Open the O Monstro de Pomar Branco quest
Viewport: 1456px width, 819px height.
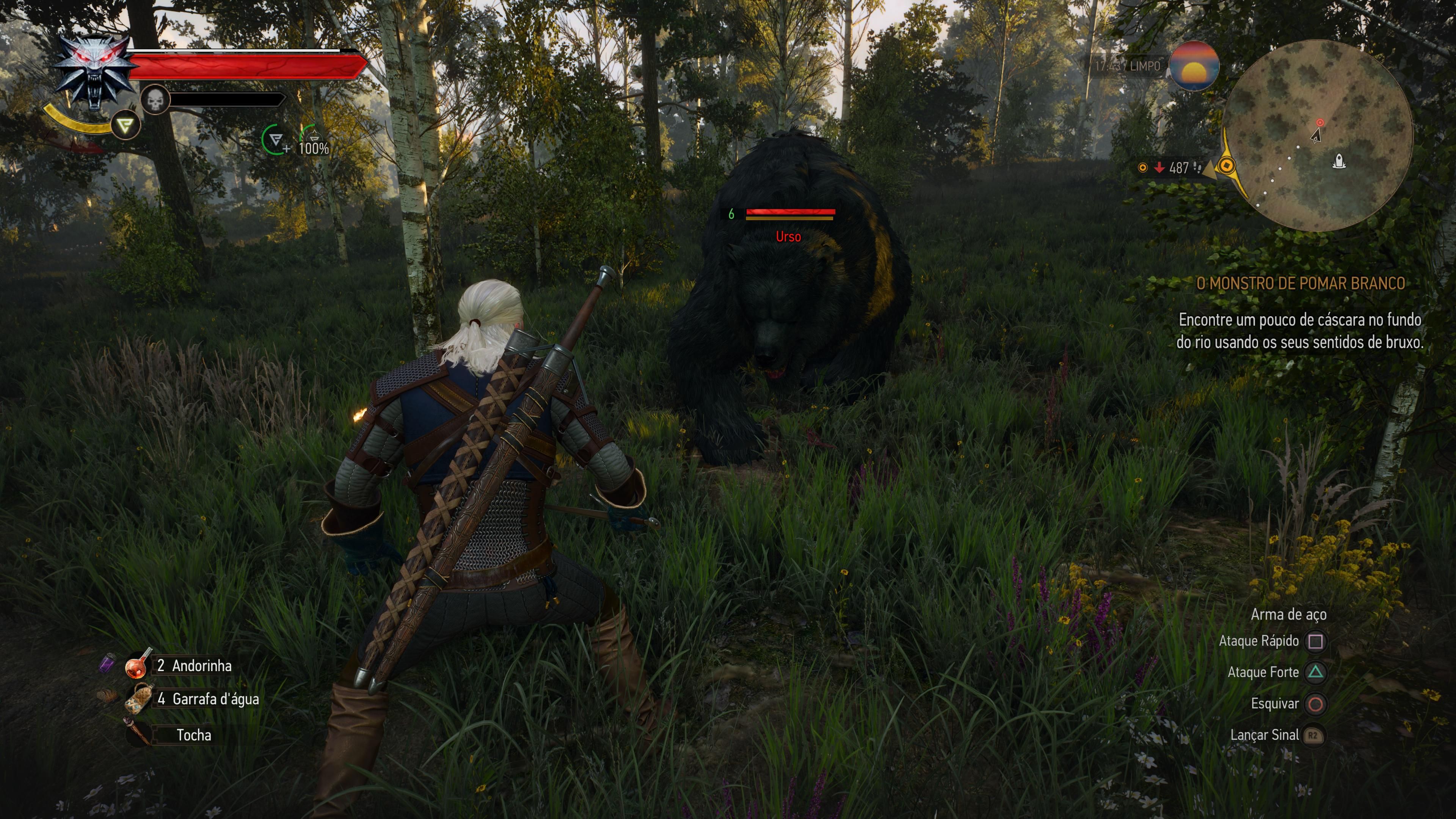coord(1301,283)
